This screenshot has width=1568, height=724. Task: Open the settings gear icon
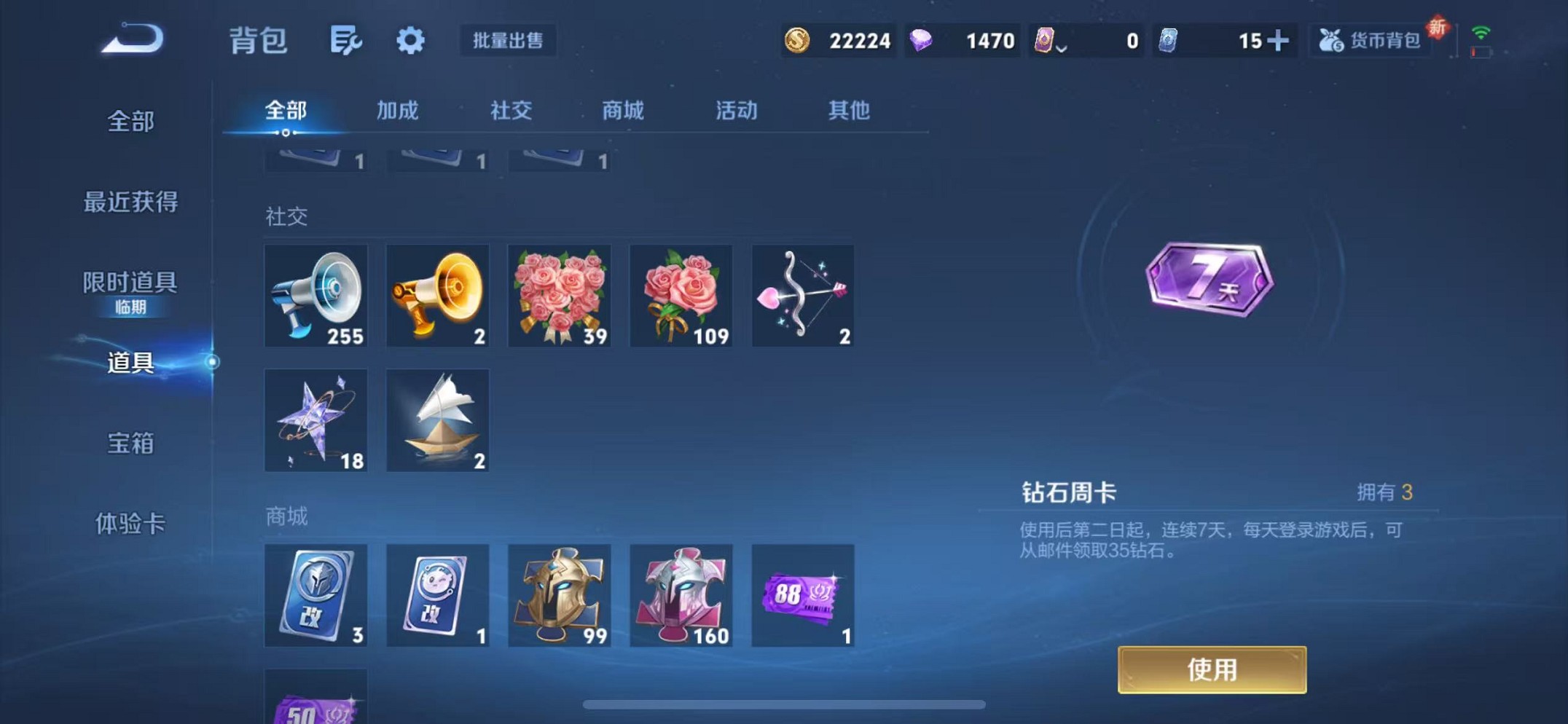pos(409,40)
